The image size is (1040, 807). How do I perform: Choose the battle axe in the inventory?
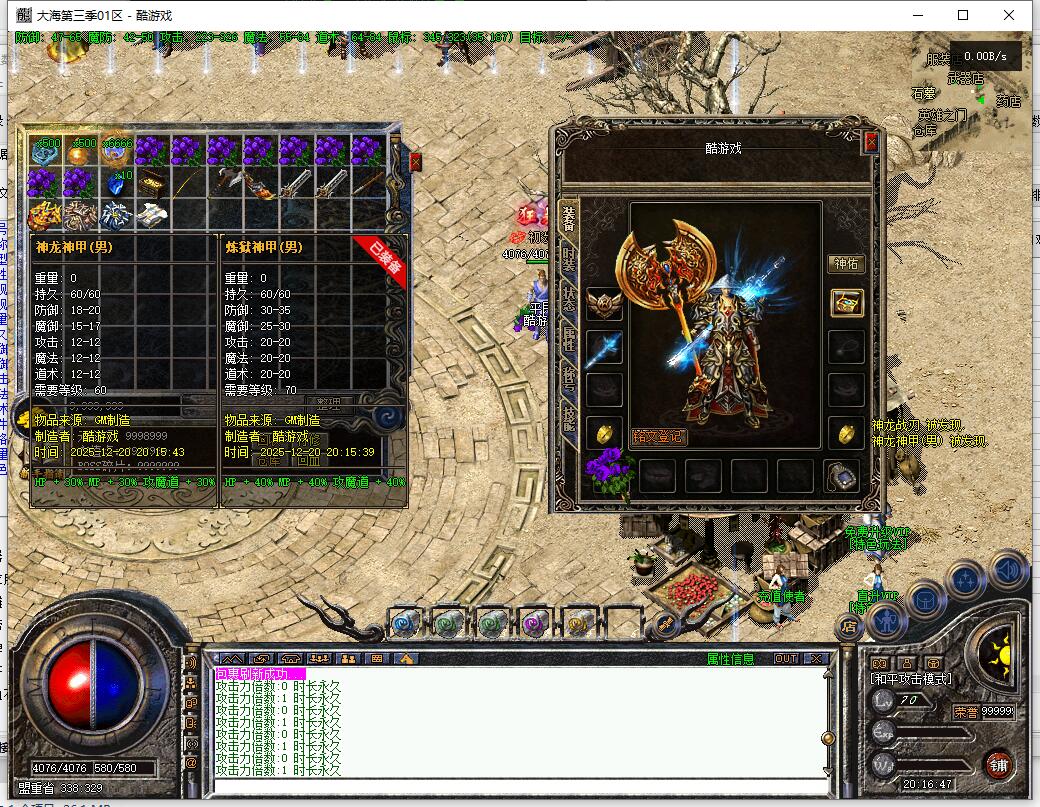click(224, 183)
